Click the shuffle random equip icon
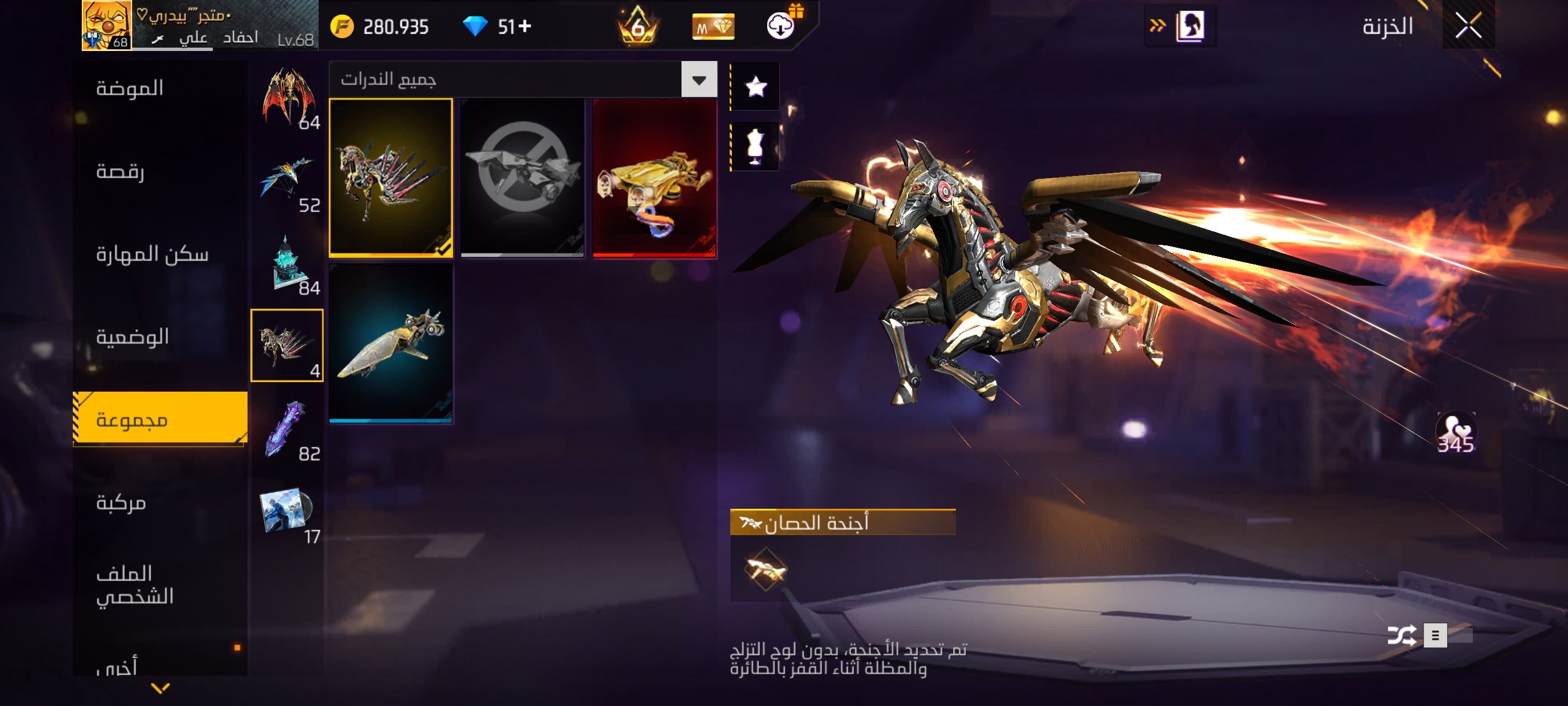 1401,635
